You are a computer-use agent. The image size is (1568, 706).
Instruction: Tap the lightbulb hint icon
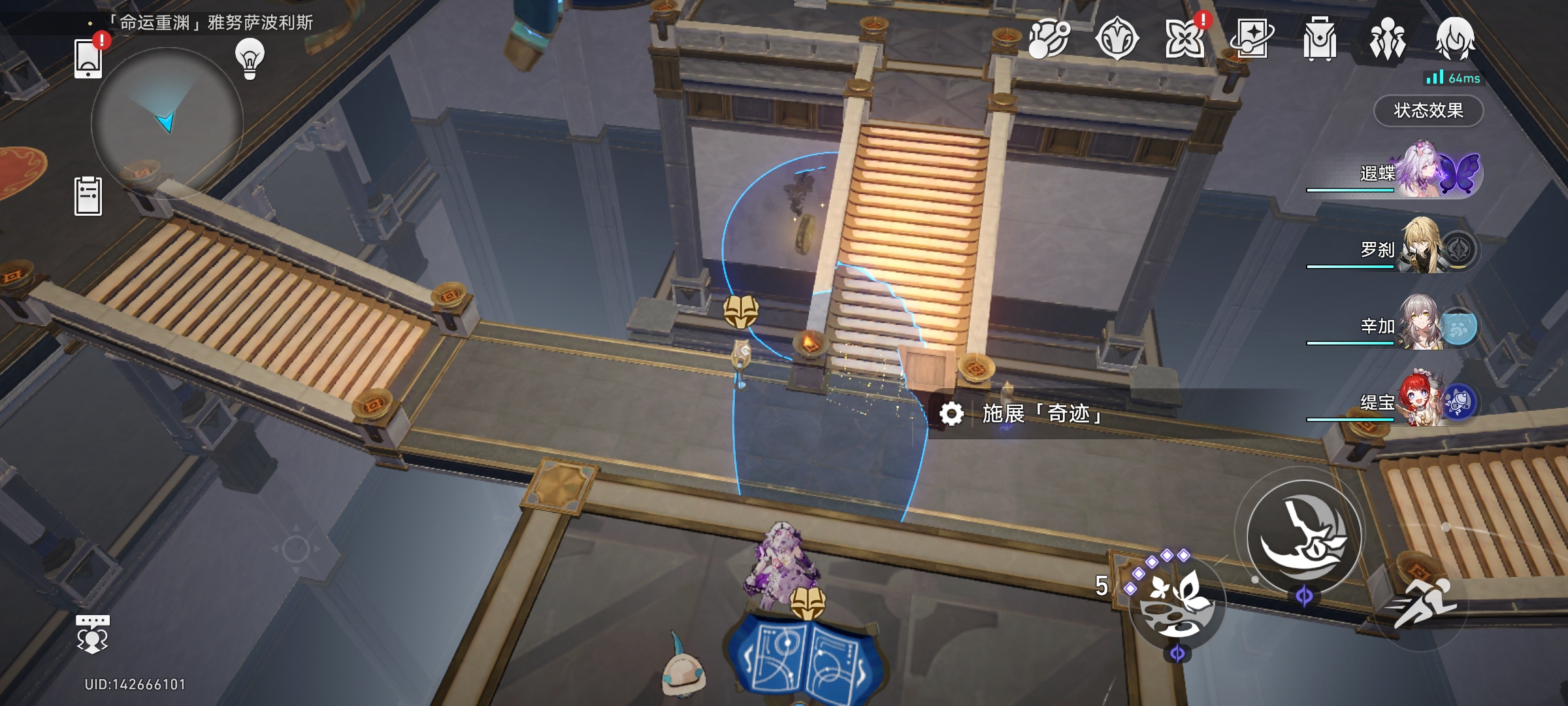point(250,59)
